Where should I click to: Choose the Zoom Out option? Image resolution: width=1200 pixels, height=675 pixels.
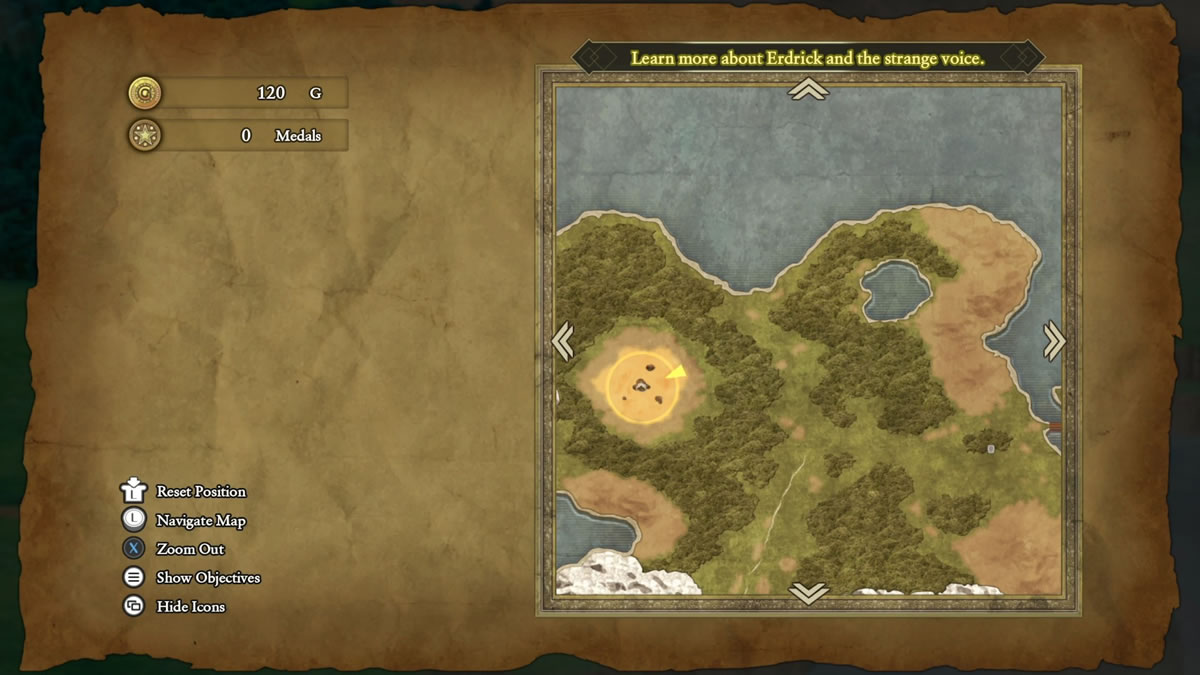pyautogui.click(x=190, y=549)
